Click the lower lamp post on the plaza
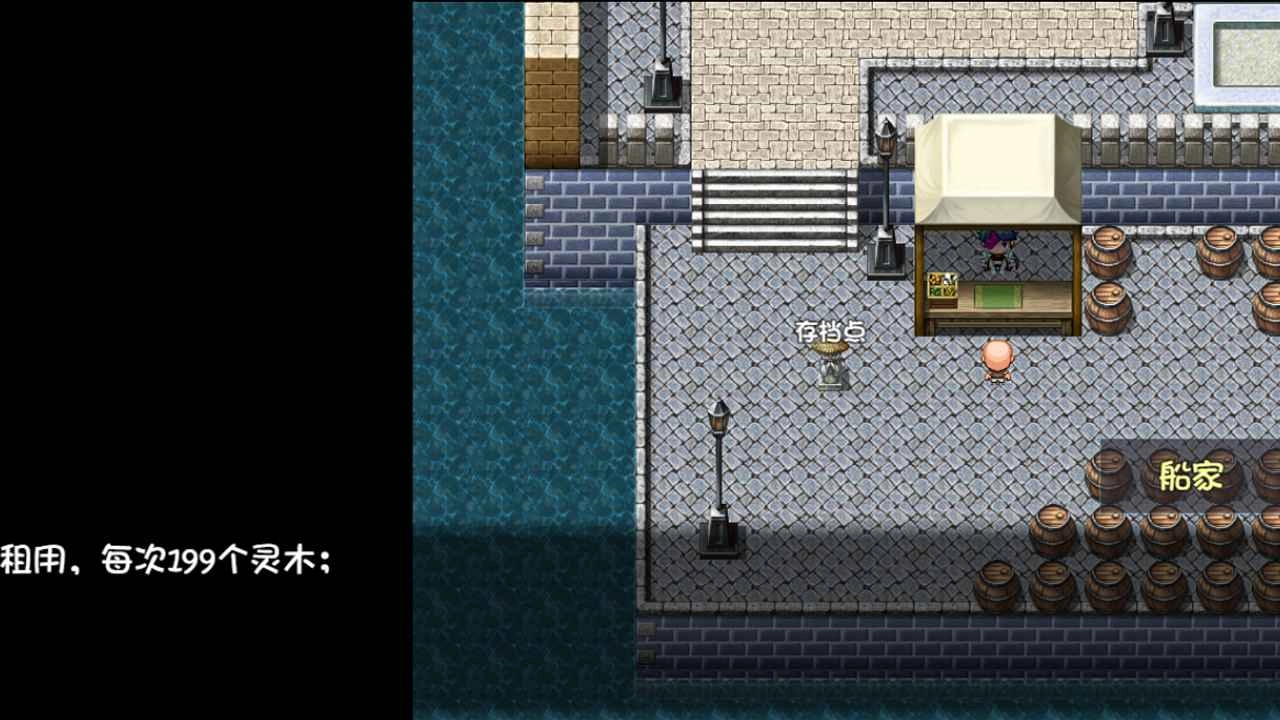 tap(719, 470)
